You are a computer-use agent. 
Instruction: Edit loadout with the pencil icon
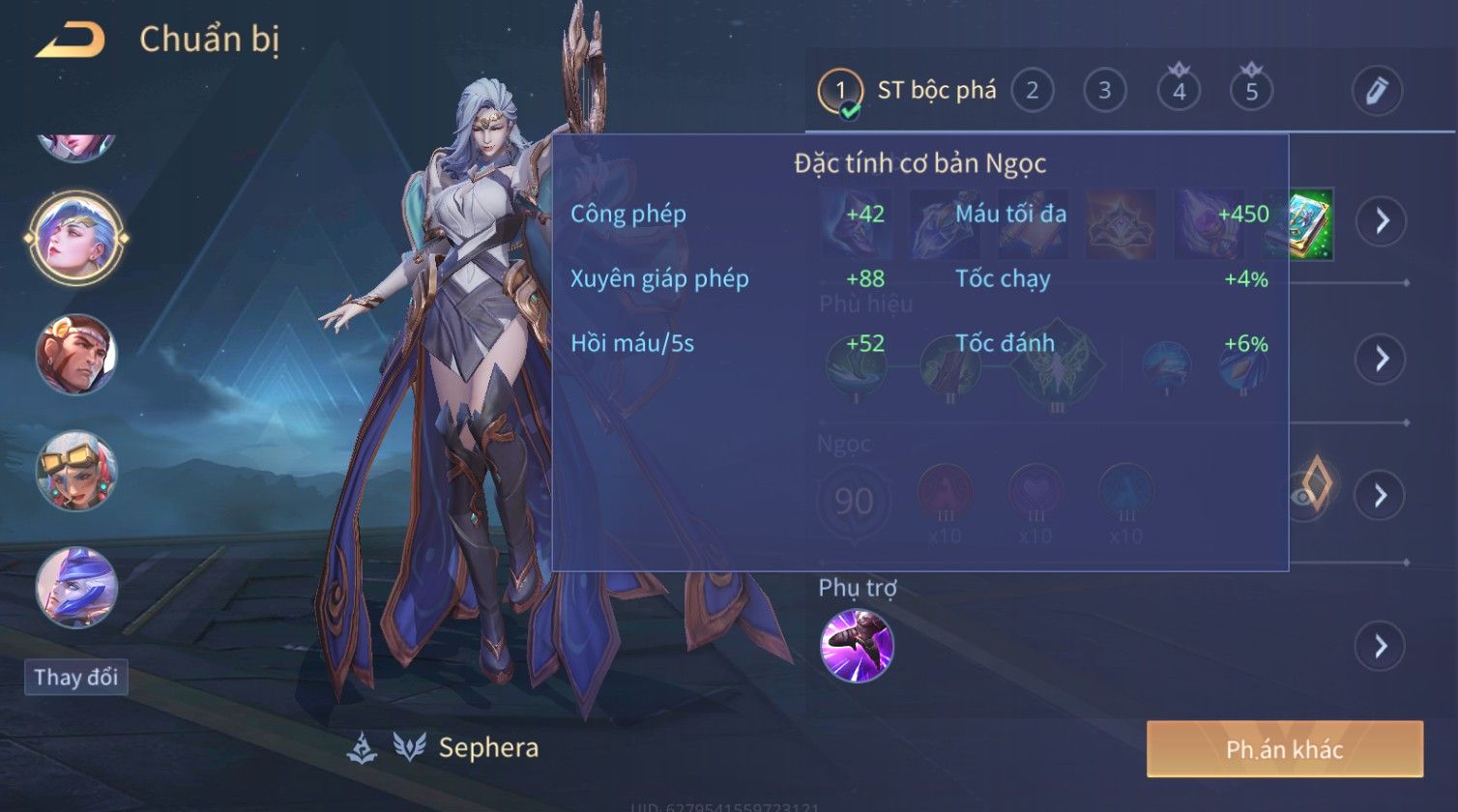click(1377, 91)
